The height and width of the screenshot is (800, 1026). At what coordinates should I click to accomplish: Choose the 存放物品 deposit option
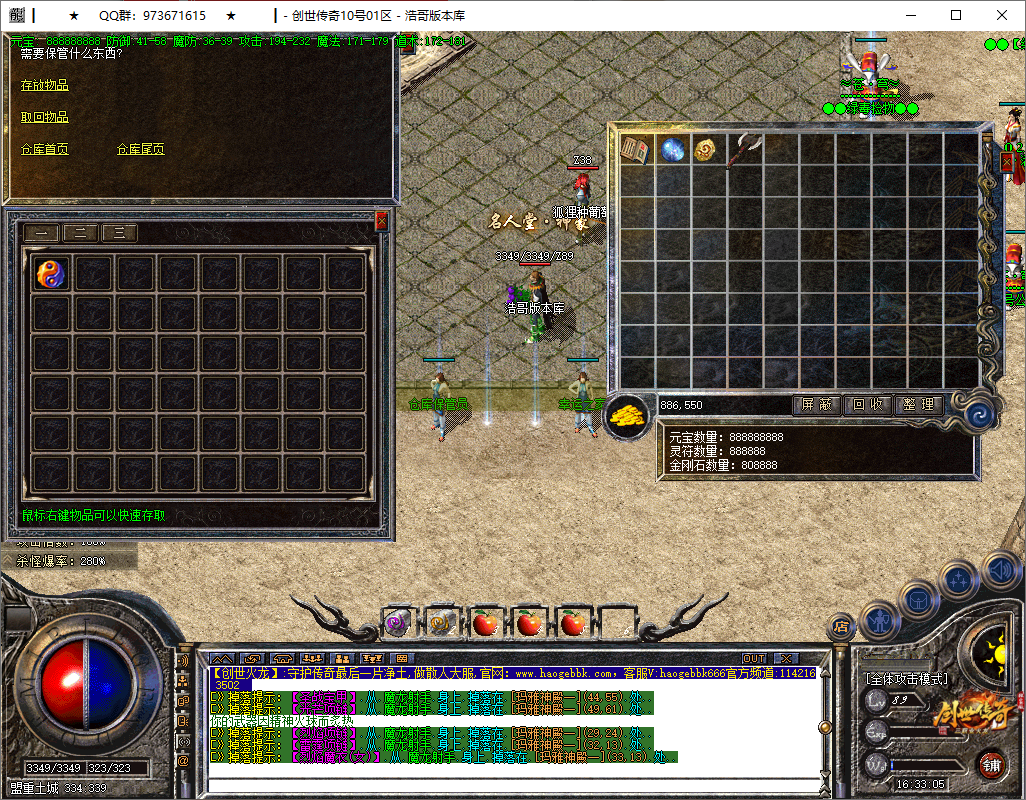pos(45,86)
